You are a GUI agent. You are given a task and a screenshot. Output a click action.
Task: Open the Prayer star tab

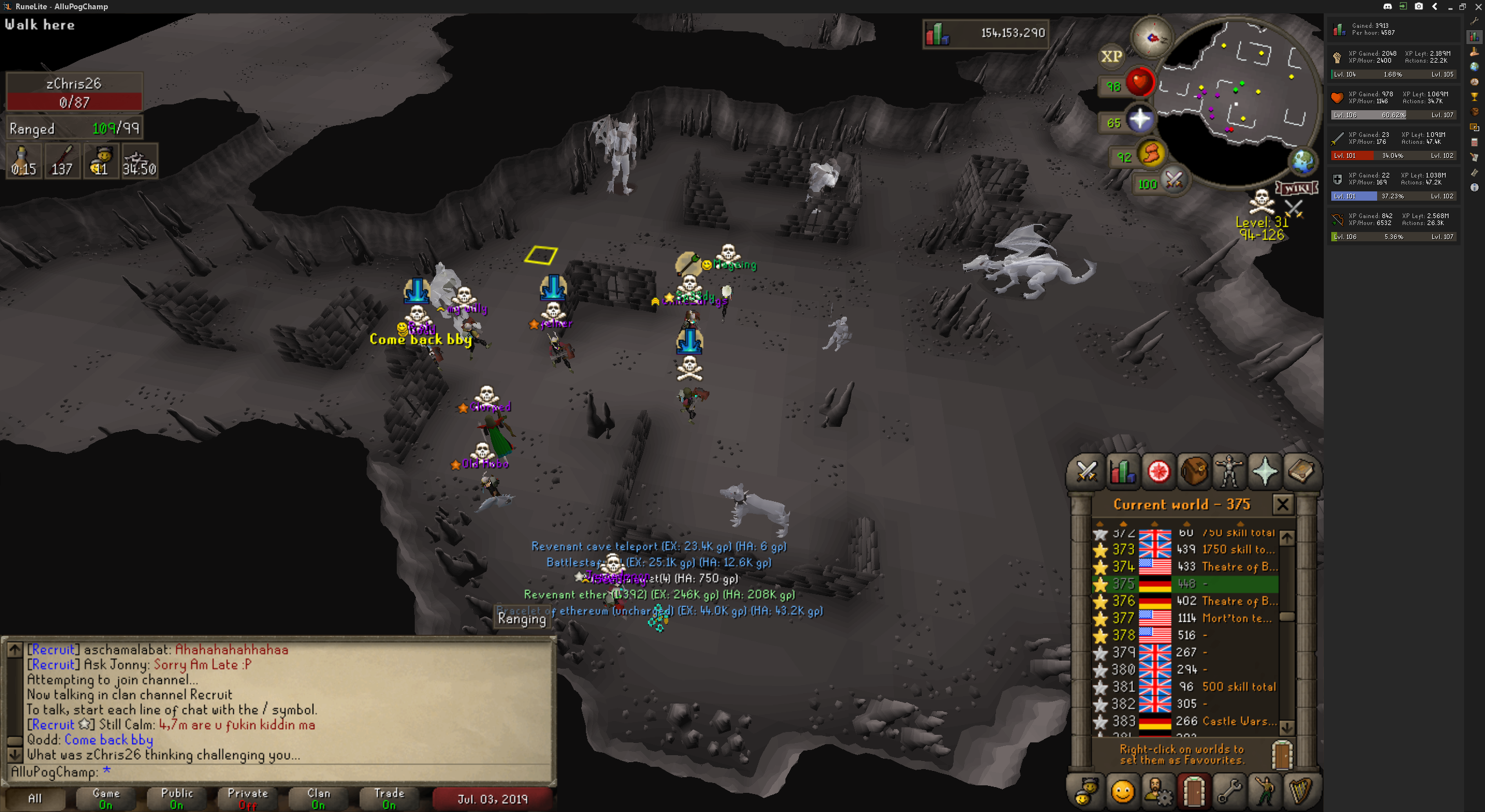coord(1265,472)
